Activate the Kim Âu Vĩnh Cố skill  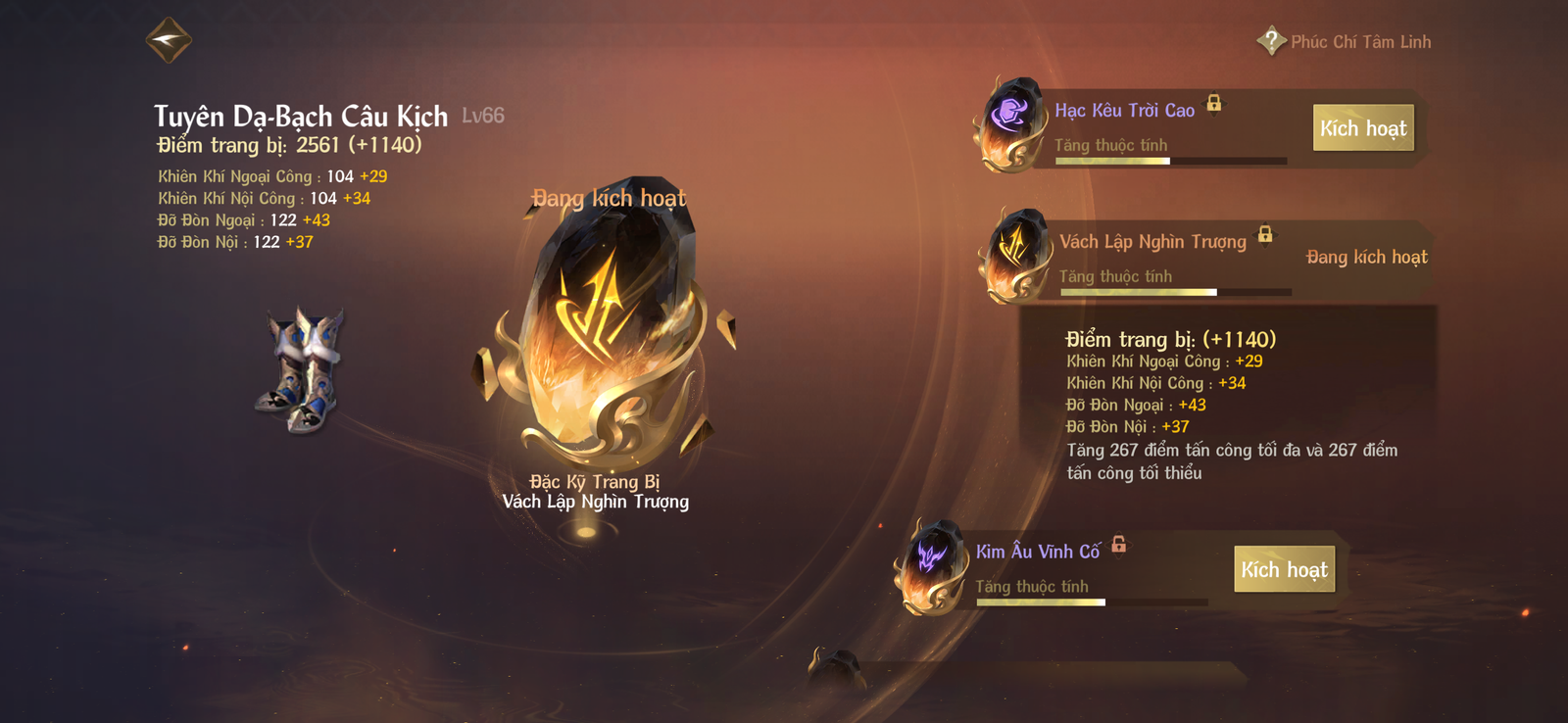(1284, 569)
